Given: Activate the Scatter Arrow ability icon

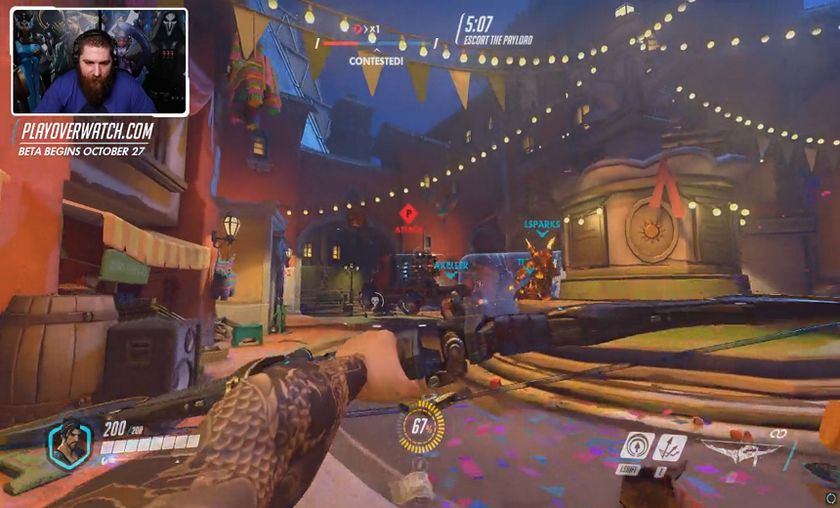Looking at the screenshot, I should pyautogui.click(x=669, y=447).
